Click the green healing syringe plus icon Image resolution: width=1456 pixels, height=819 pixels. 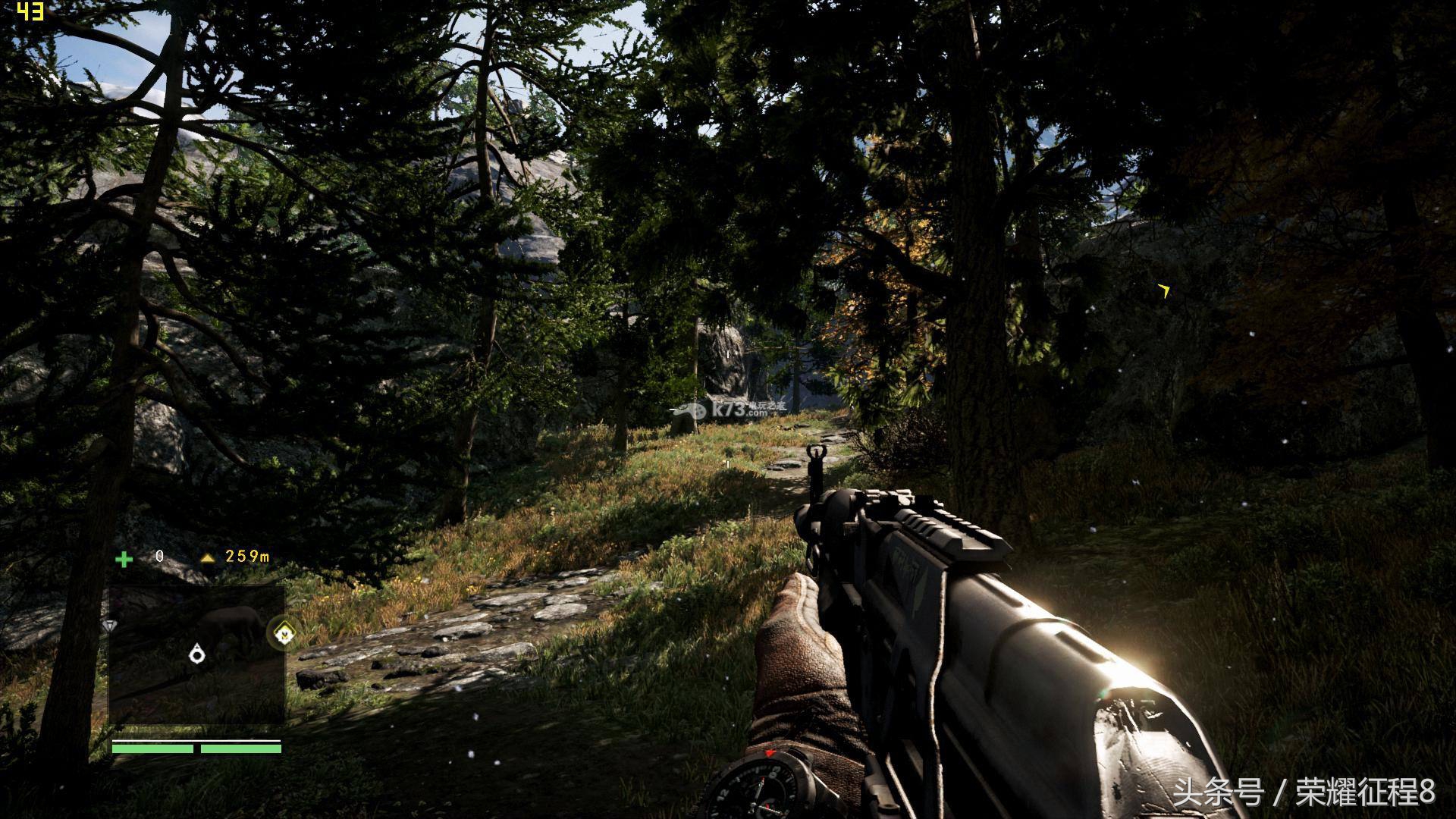coord(124,559)
